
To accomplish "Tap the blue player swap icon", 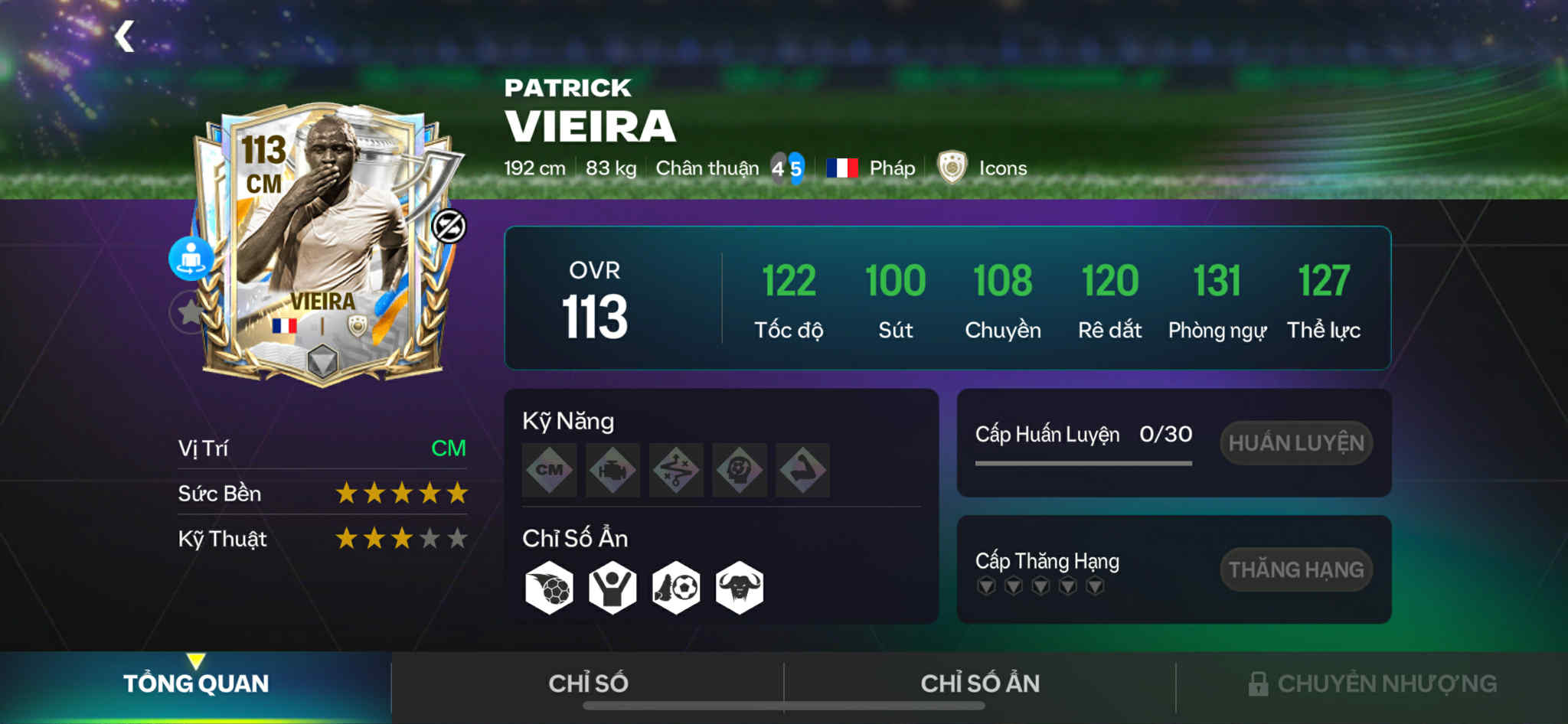I will click(191, 258).
